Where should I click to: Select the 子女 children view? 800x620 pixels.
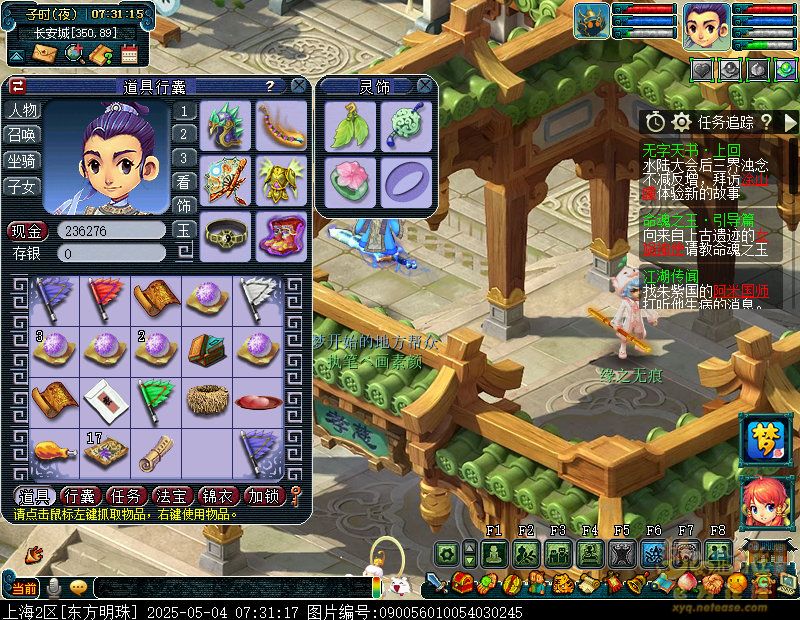point(22,185)
